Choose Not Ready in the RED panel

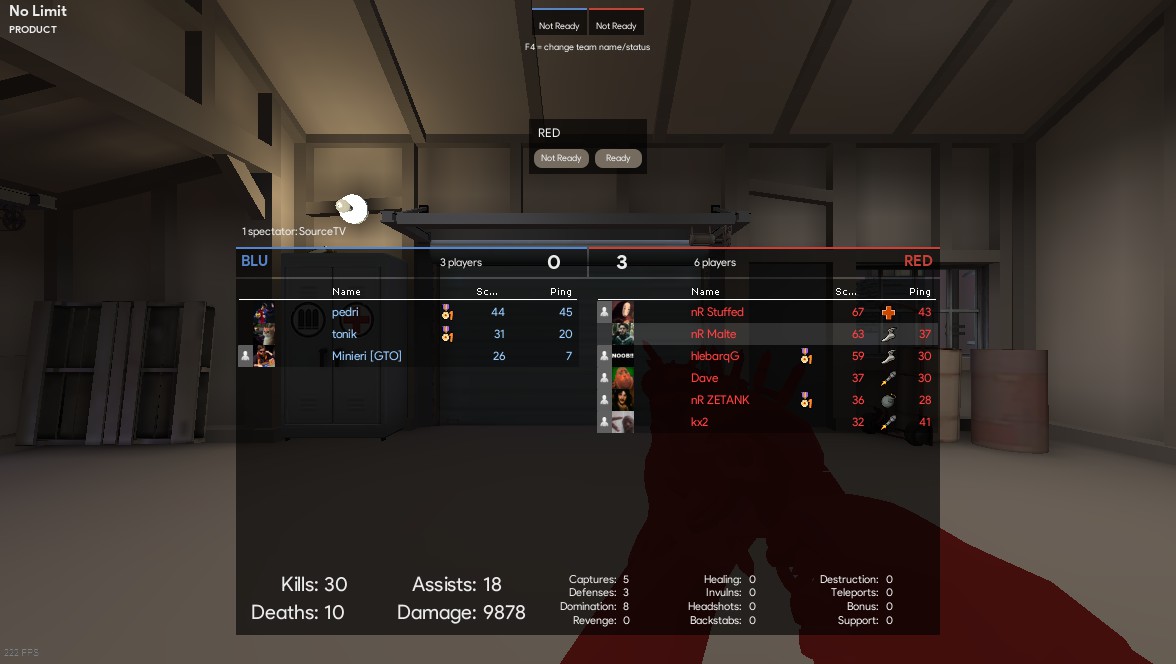pyautogui.click(x=561, y=158)
